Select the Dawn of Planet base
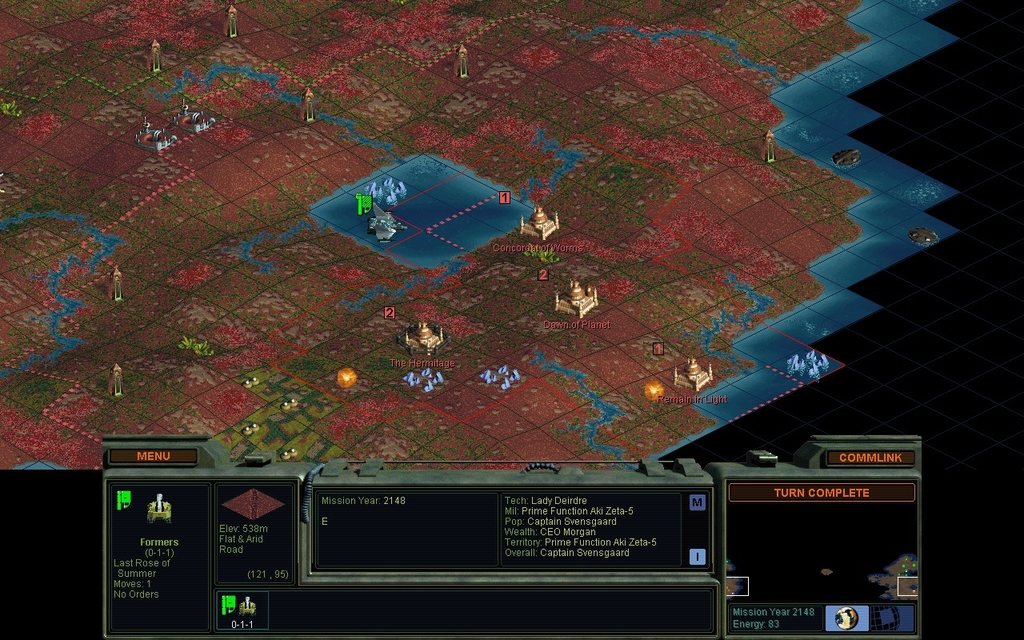The height and width of the screenshot is (640, 1024). pos(576,298)
